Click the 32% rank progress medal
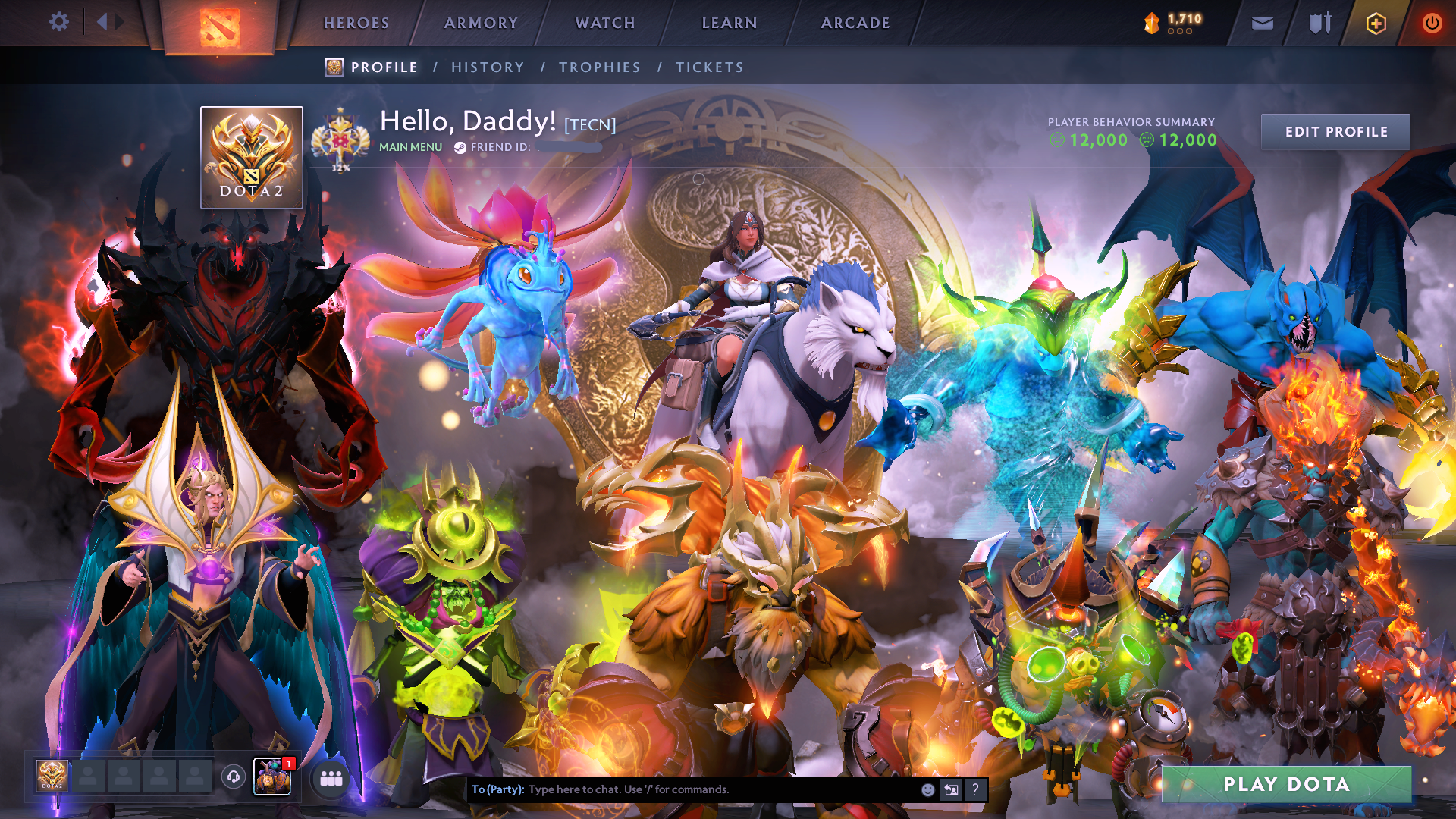The image size is (1456, 819). [340, 138]
